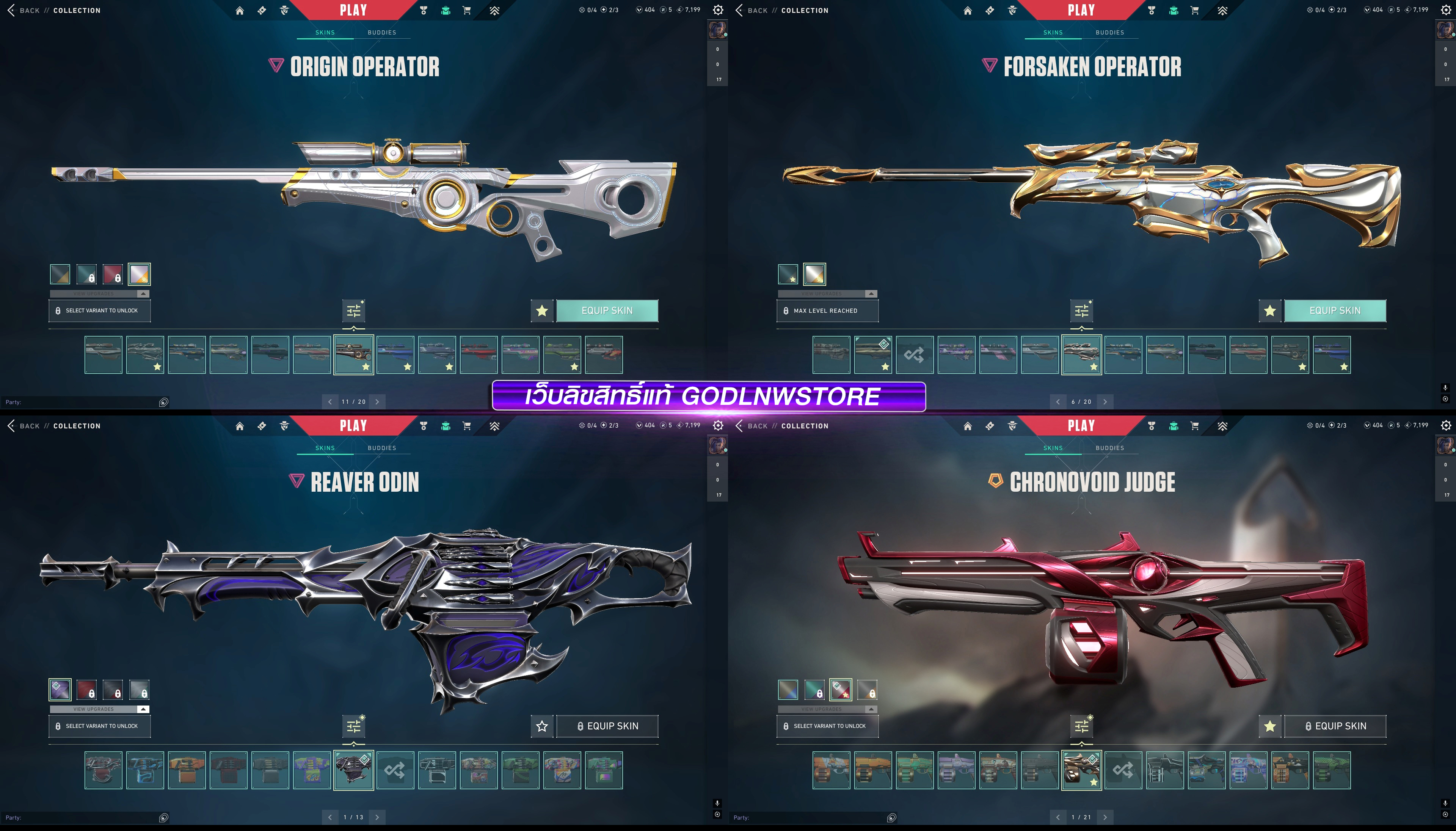This screenshot has height=831, width=1456.
Task: Toggle the favorite star beside Forsaken Operator's equip button
Action: click(1269, 310)
